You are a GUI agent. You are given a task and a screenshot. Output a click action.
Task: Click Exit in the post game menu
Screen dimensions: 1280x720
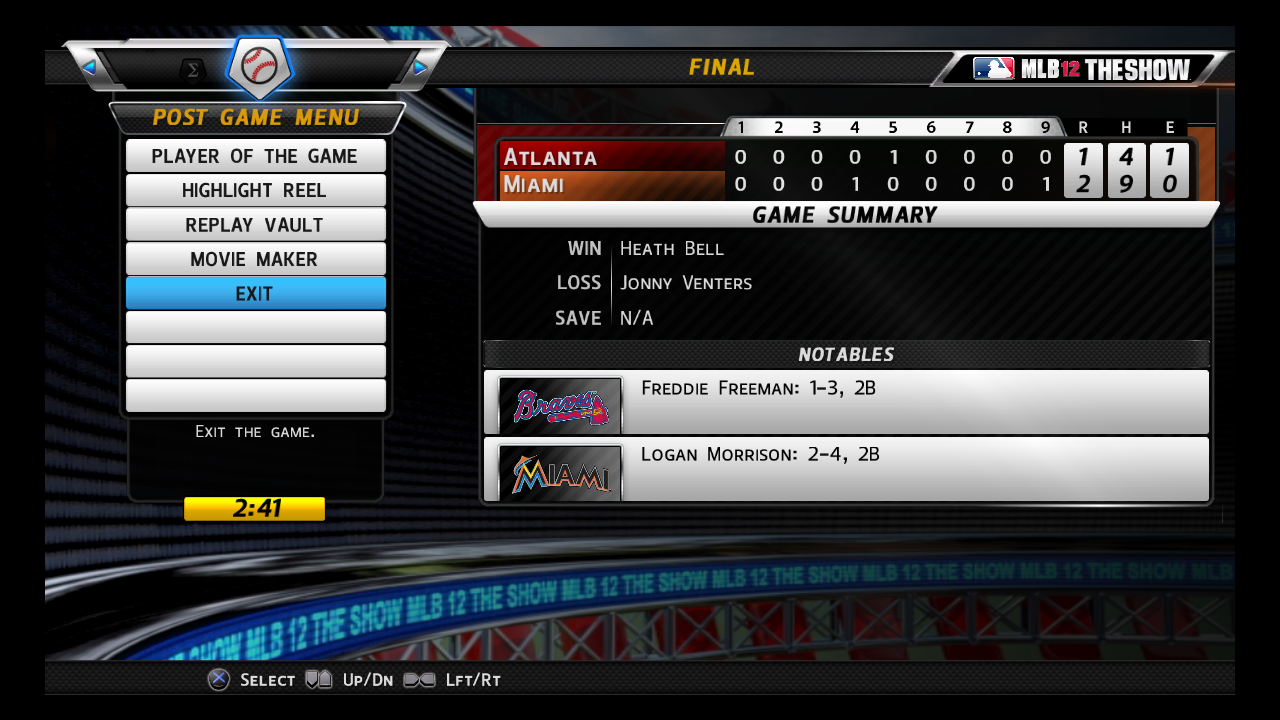click(x=255, y=294)
